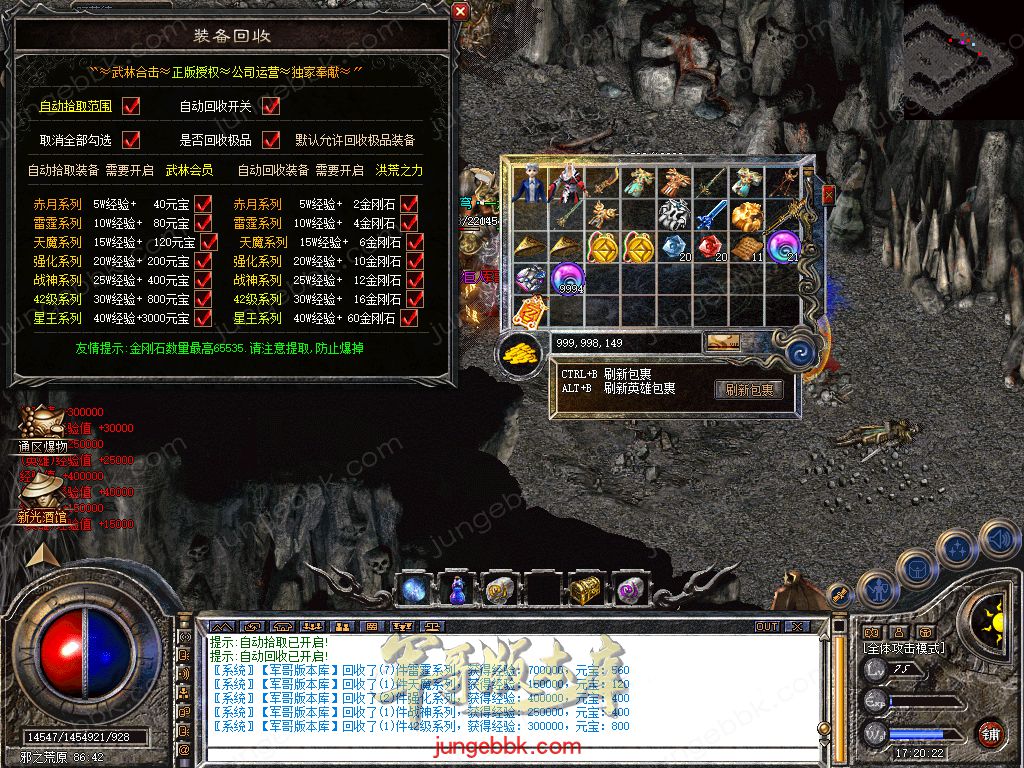Select the blue-suited character costume item
The height and width of the screenshot is (768, 1024).
point(530,182)
